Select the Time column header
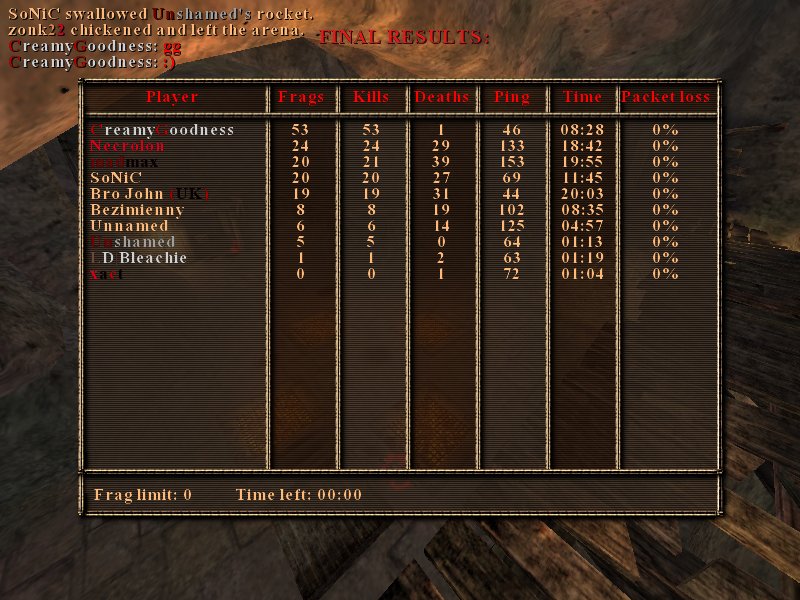This screenshot has height=600, width=800. click(x=582, y=97)
